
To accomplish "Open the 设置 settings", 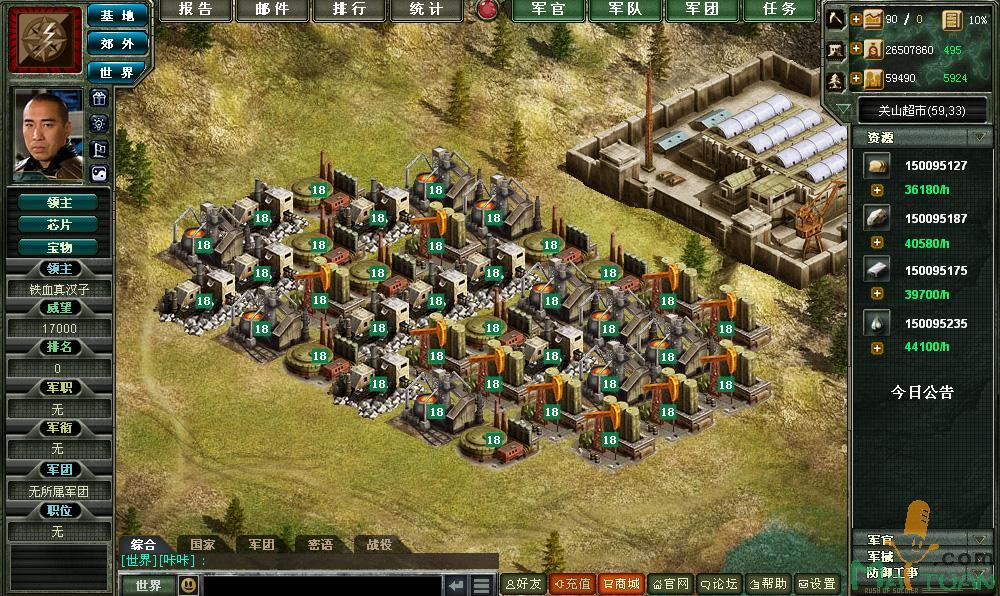I will [x=817, y=584].
